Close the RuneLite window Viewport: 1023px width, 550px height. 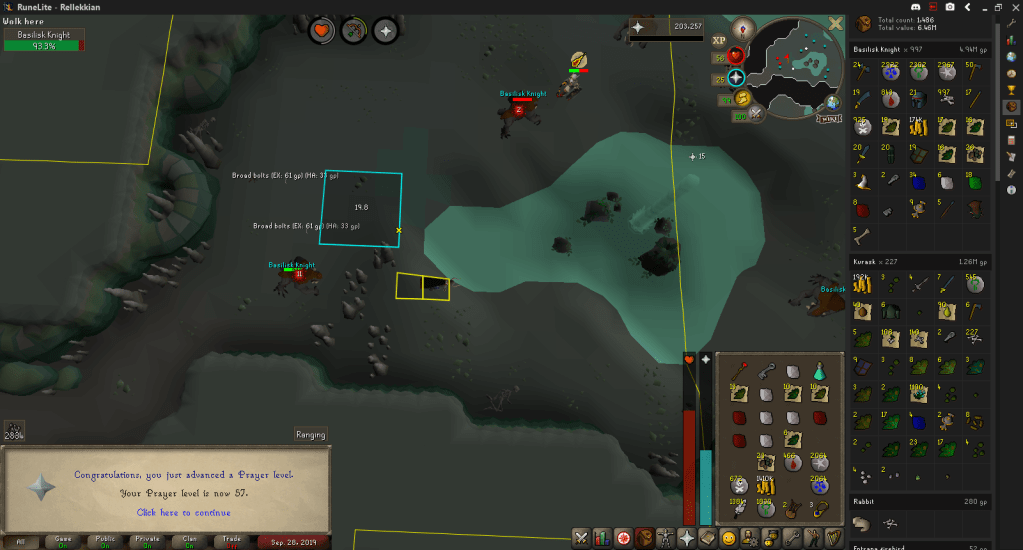tap(1012, 8)
